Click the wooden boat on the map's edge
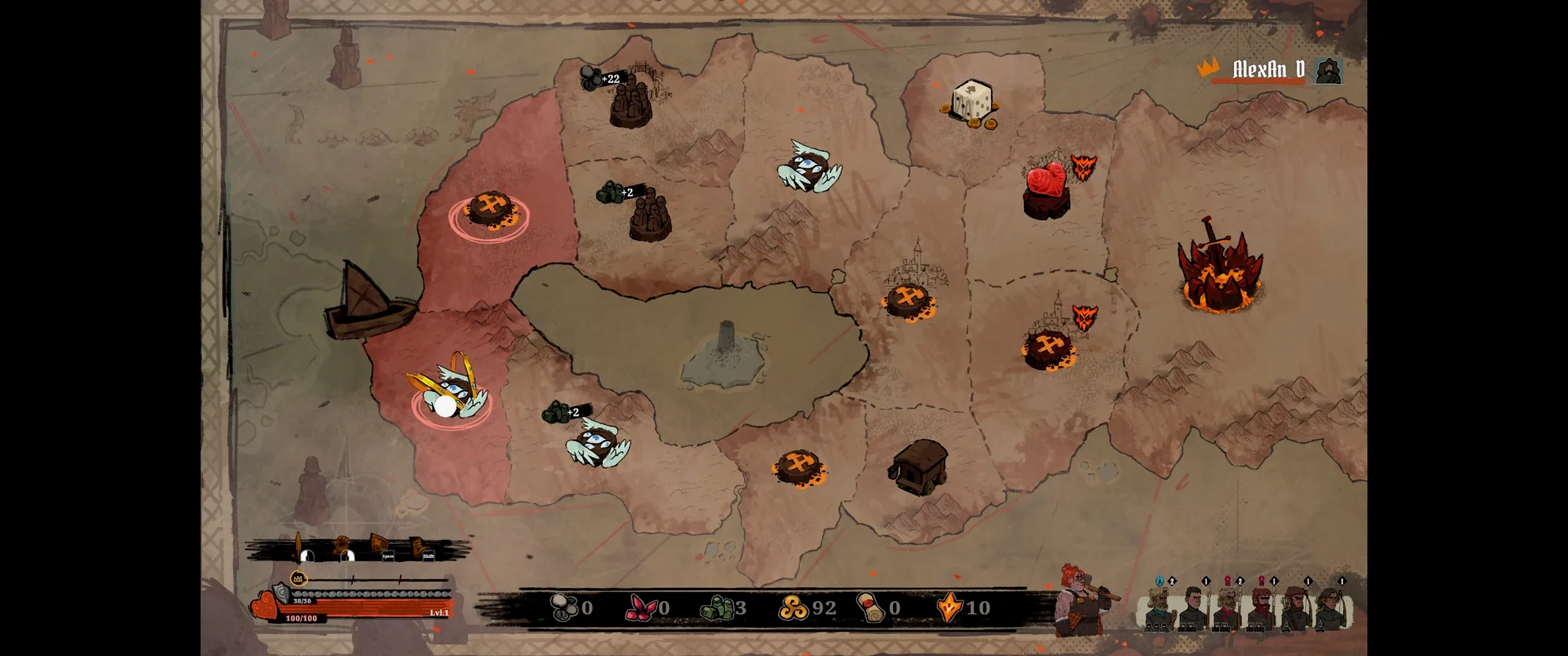 (368, 302)
